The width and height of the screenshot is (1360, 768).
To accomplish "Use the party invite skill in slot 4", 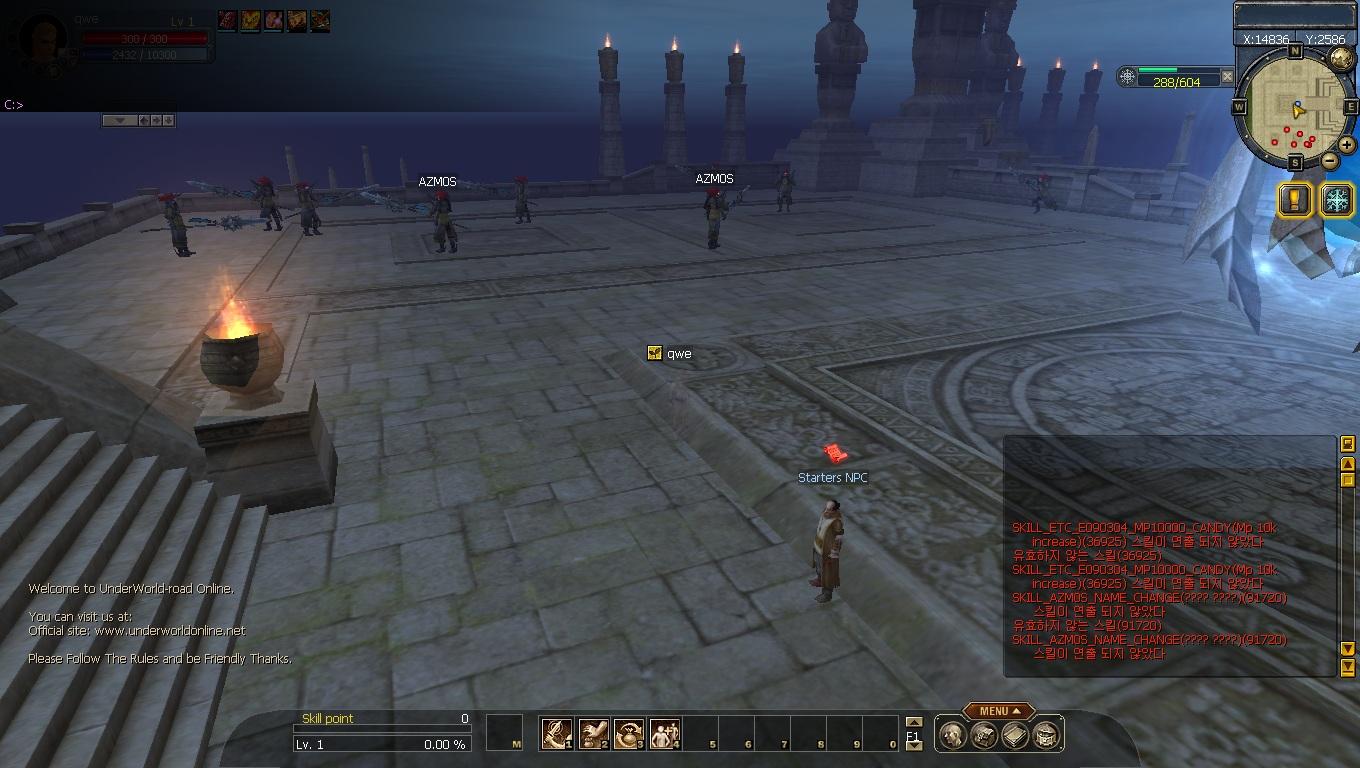I will tap(665, 734).
